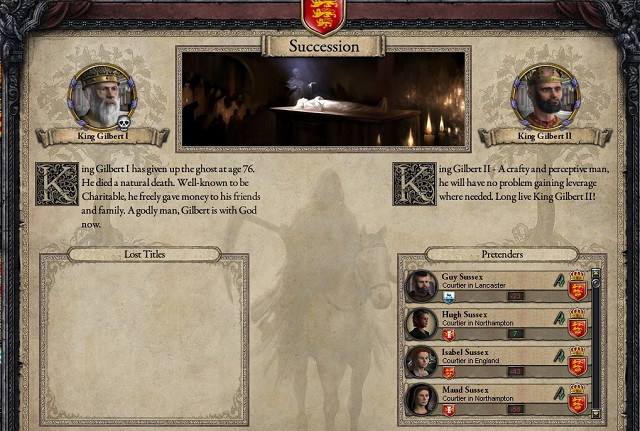Screen dimensions: 640x431
Task: Click Hugh Sussex's small red location shield
Action: [x=448, y=335]
